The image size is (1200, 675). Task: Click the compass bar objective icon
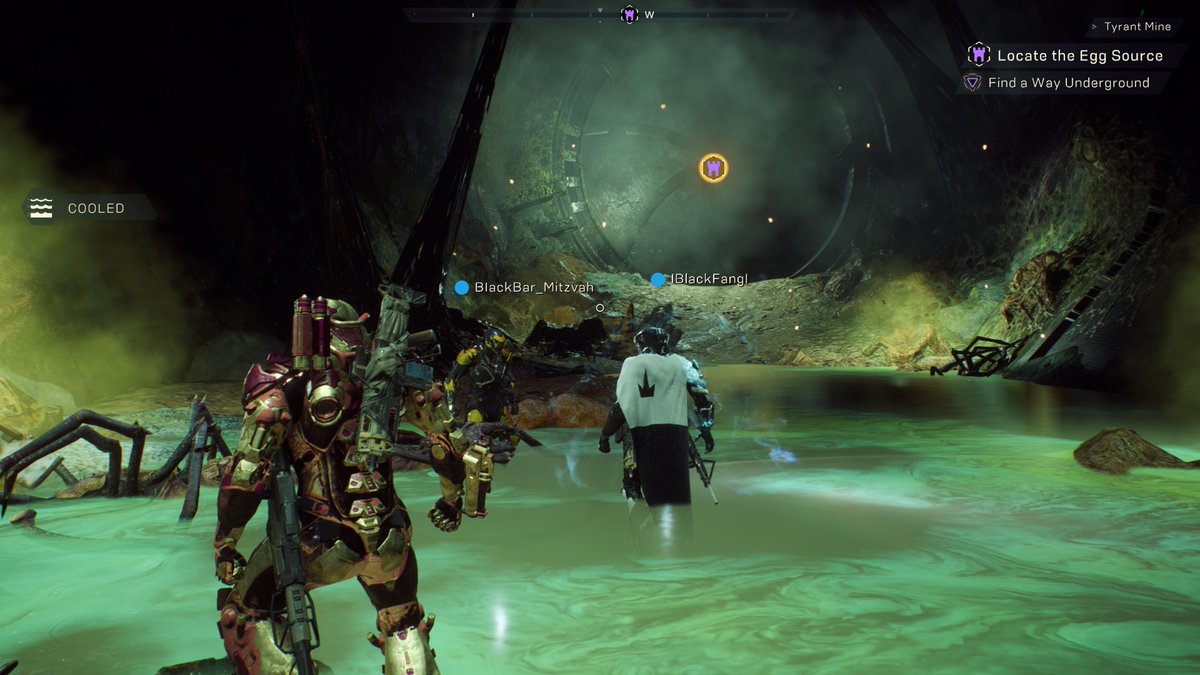point(629,14)
